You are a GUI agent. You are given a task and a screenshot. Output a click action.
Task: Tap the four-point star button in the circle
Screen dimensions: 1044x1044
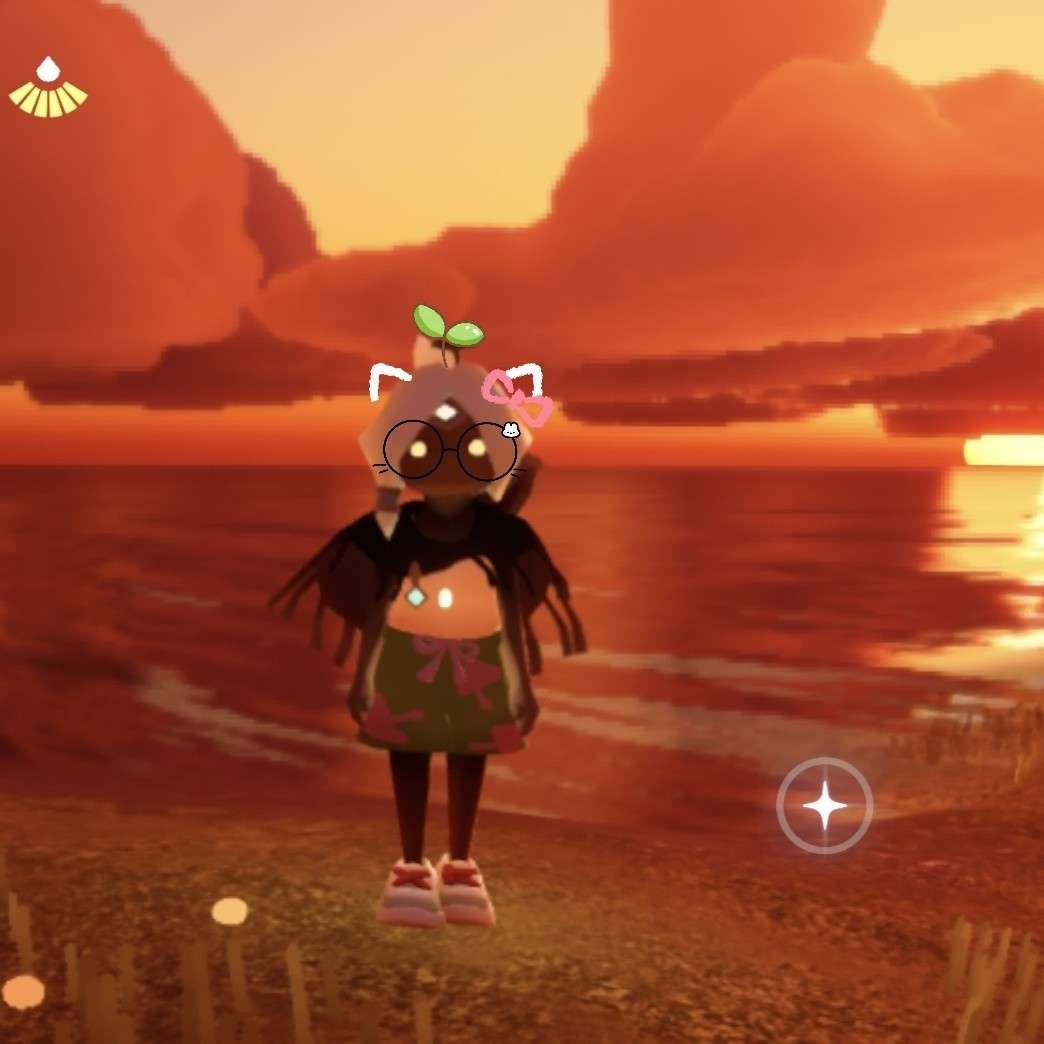point(825,805)
